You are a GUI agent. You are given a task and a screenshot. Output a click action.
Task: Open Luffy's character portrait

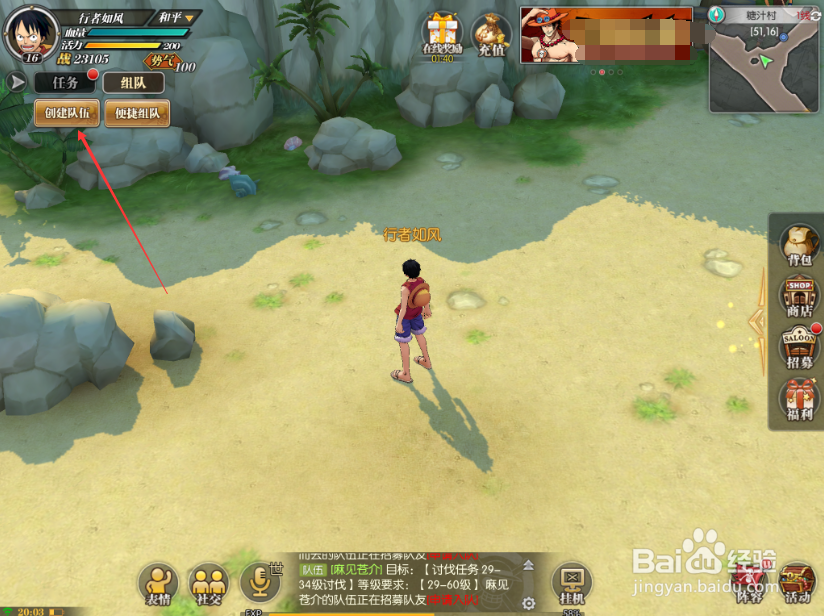point(31,33)
